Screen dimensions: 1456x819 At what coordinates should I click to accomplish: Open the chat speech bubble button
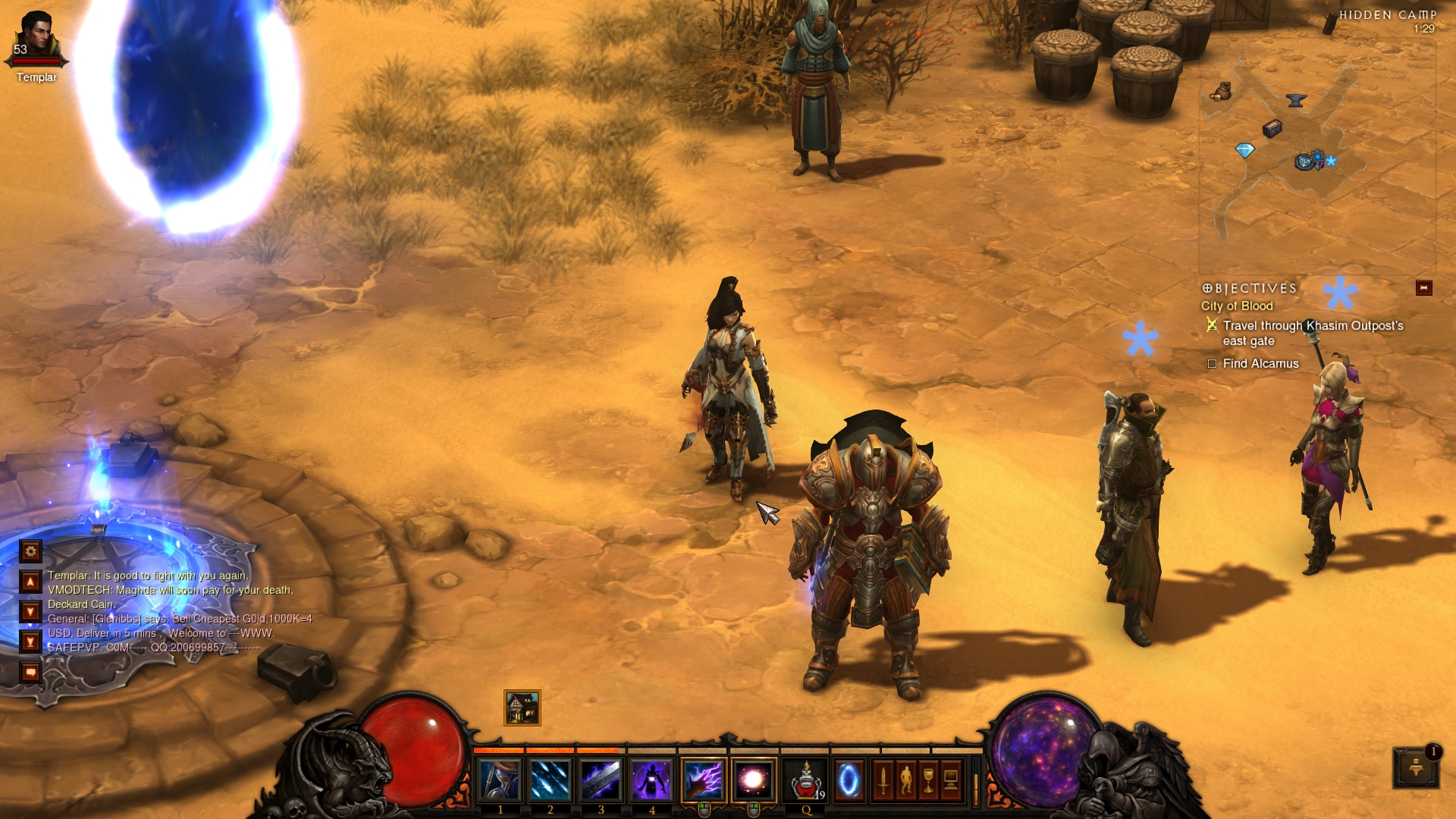(x=30, y=672)
